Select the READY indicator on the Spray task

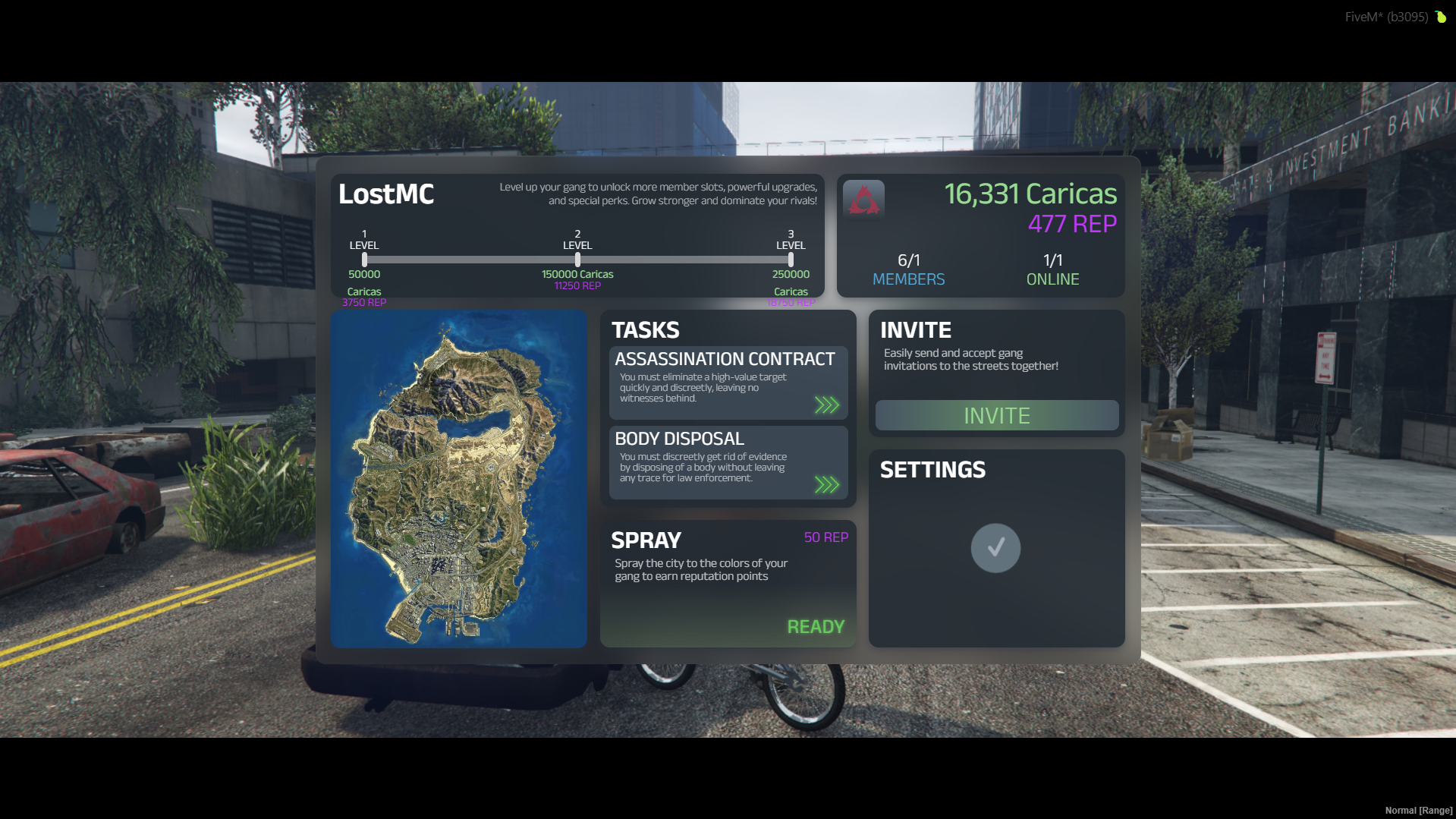pos(814,626)
